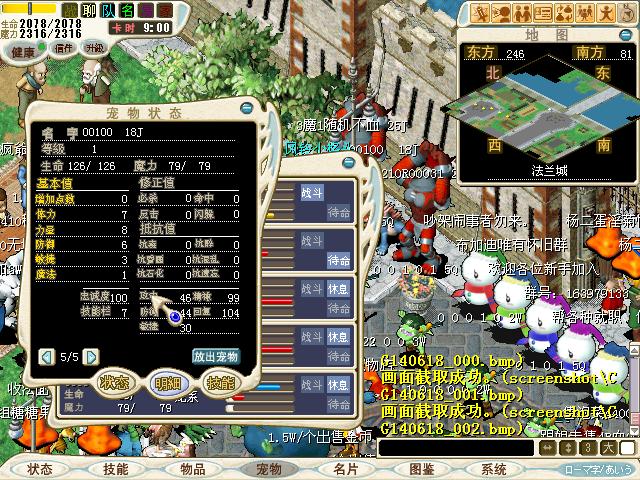This screenshot has width=640, height=480.
Task: Select the 宠物 (Pet) bottom menu
Action: click(269, 469)
